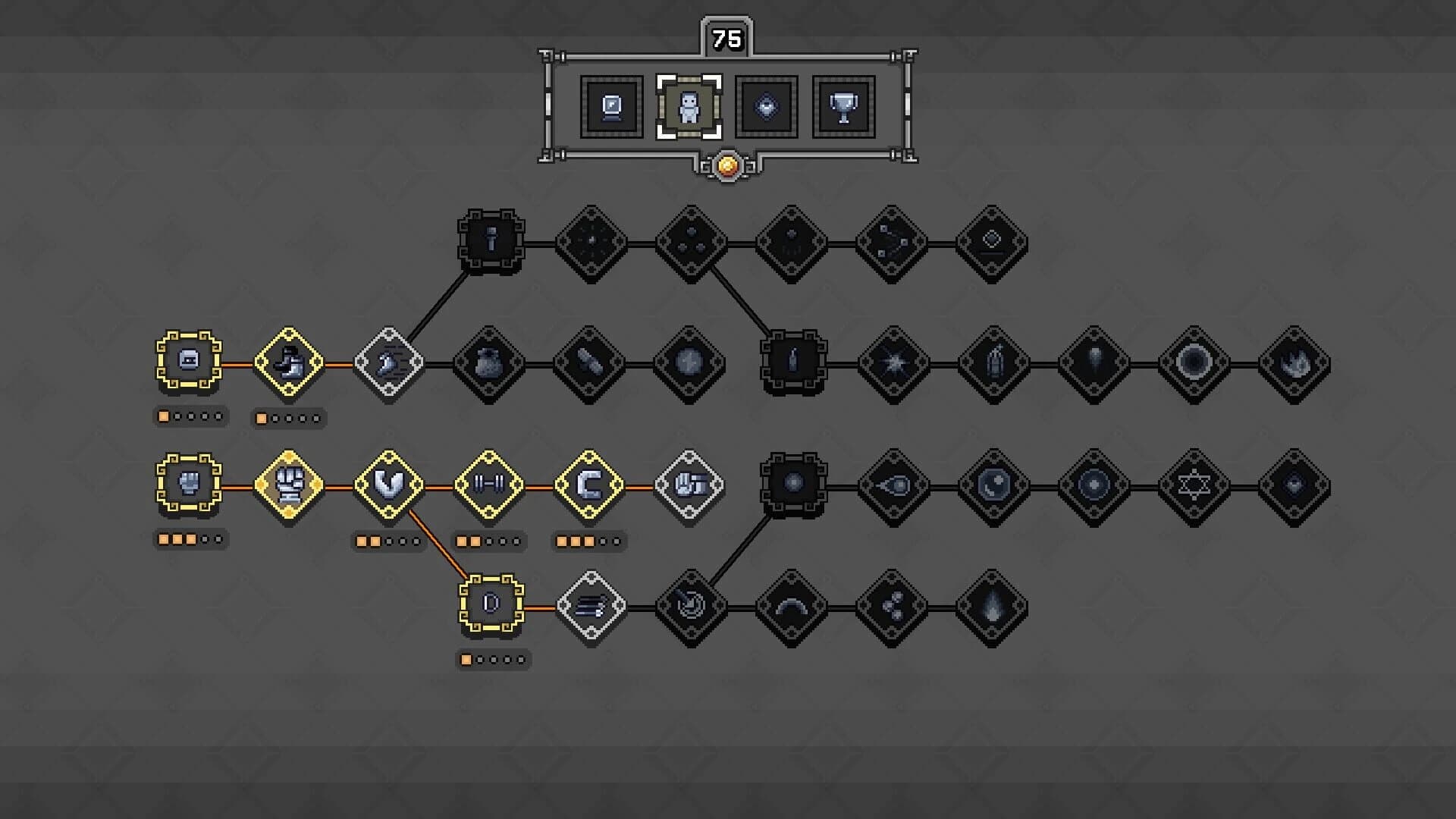The image size is (1456, 819).
Task: Toggle the dash trail lines node
Action: tap(590, 607)
